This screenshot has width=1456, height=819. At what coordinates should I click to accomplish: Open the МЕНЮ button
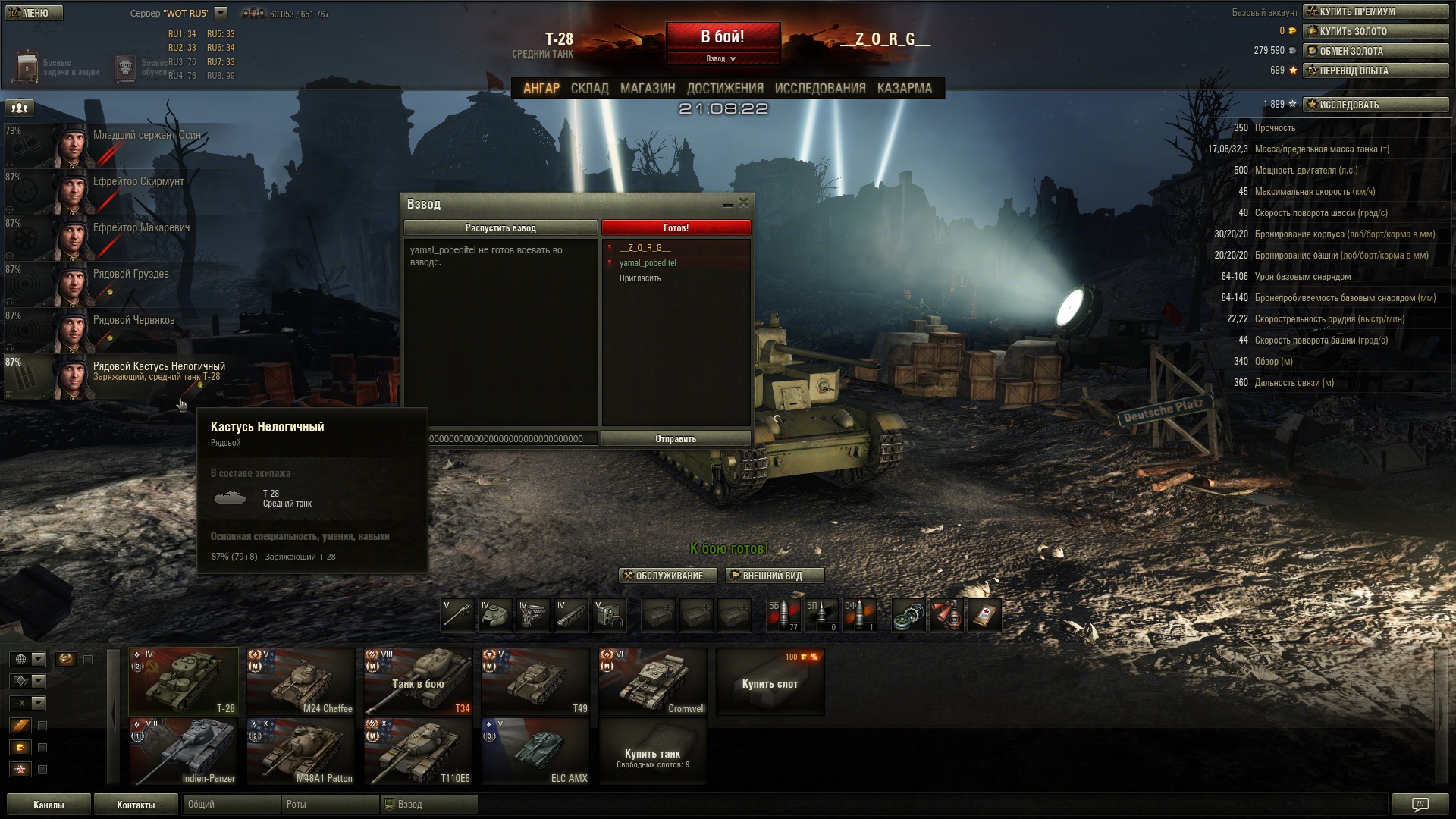click(x=34, y=13)
